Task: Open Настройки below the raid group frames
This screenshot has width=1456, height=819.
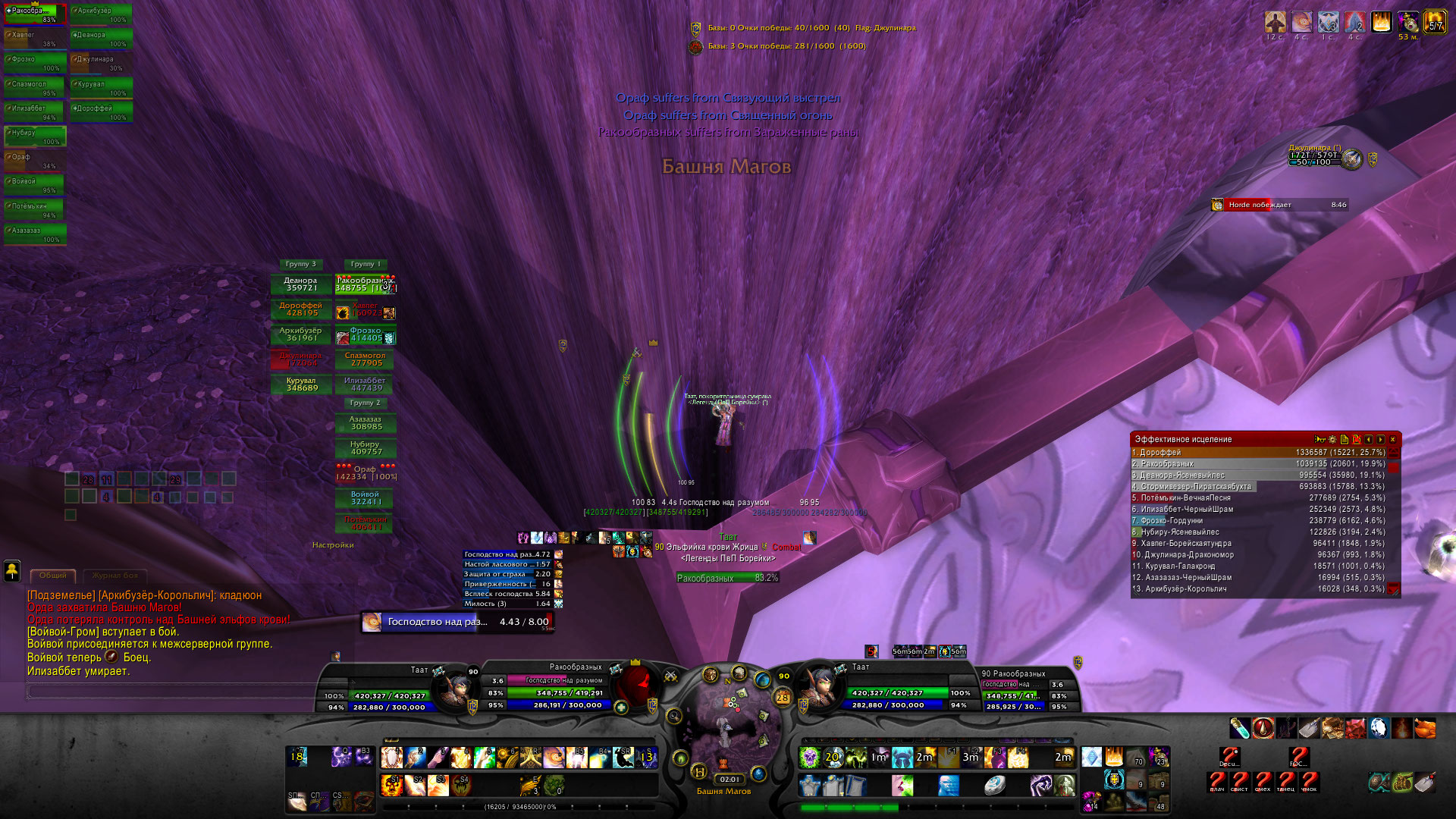Action: tap(333, 544)
